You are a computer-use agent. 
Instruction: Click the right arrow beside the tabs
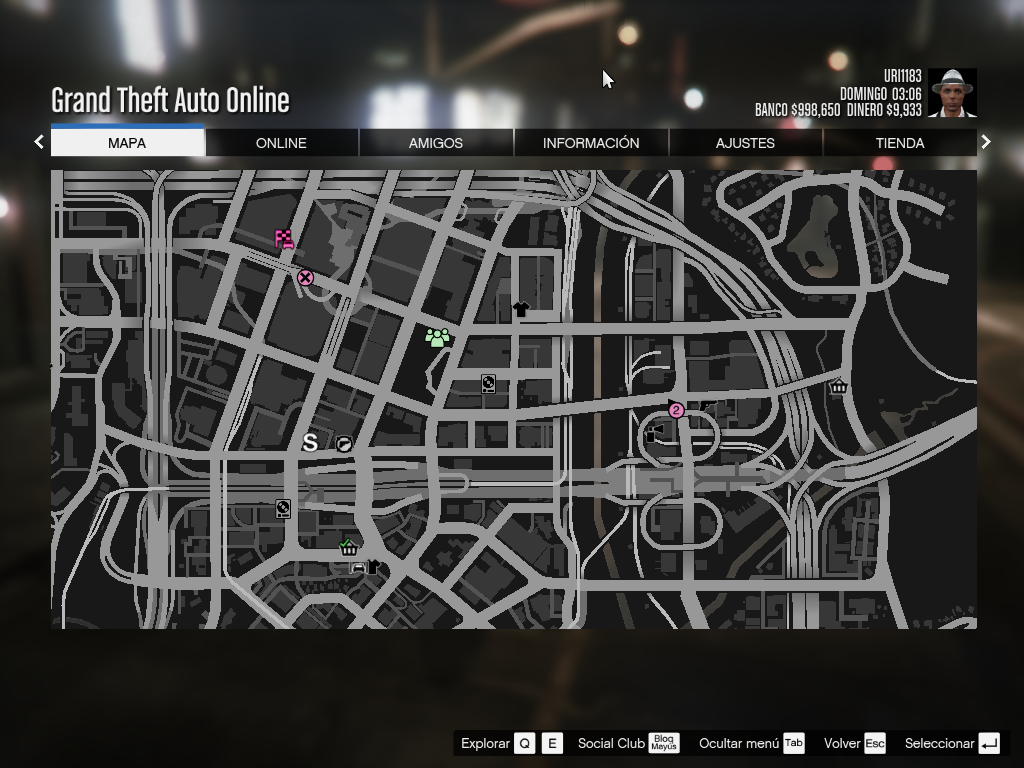tap(986, 142)
